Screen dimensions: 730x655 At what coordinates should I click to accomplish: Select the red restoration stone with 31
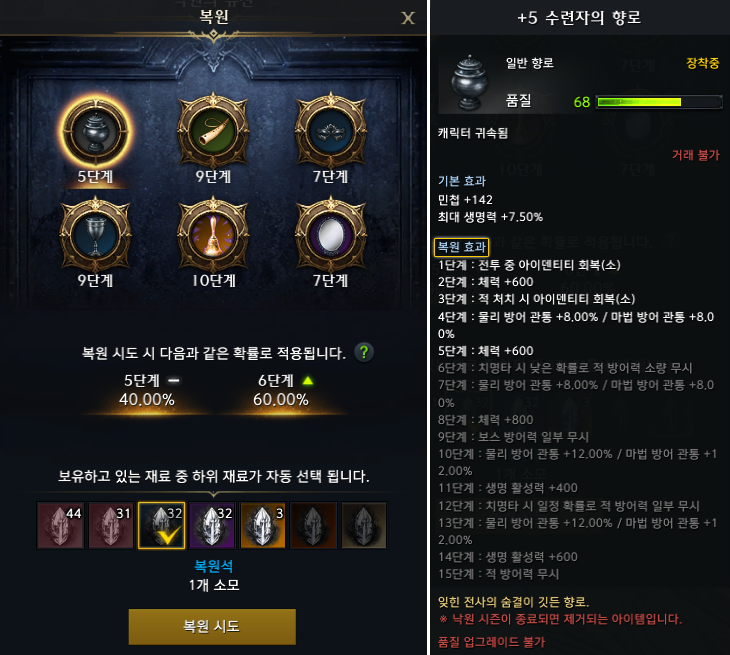(x=111, y=526)
